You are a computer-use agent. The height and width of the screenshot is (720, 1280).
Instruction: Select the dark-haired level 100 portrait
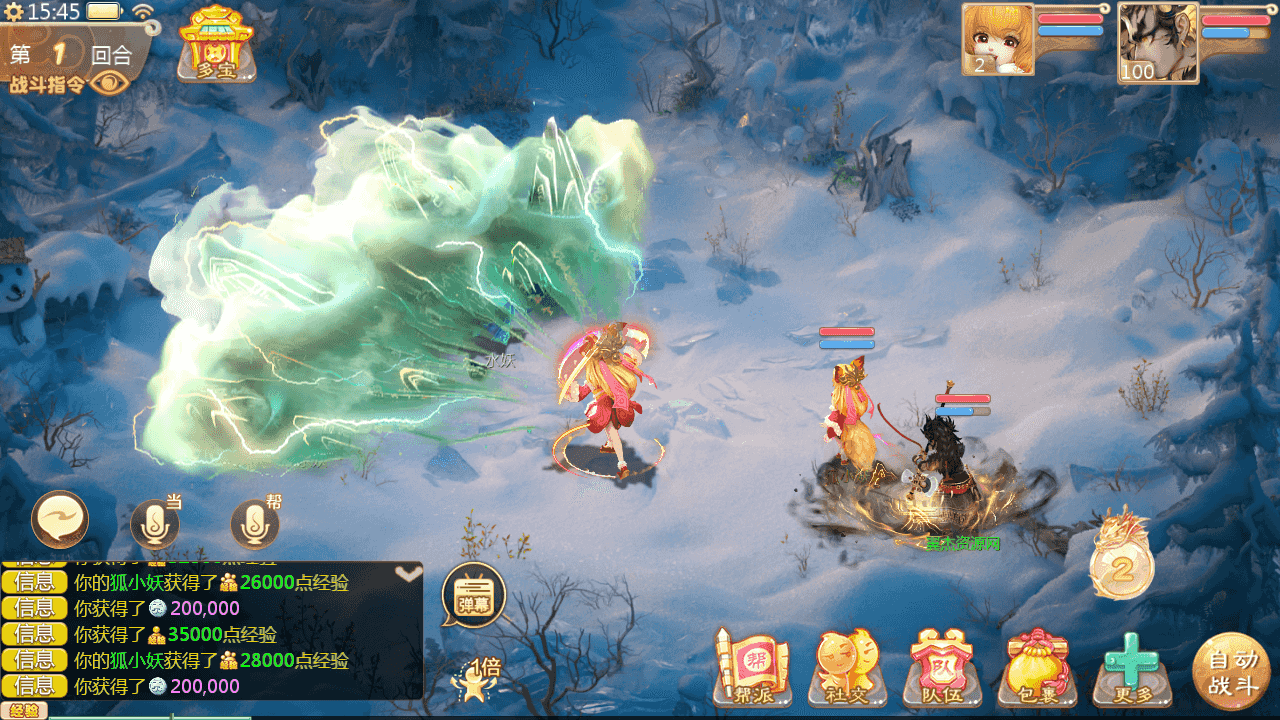tap(1157, 42)
